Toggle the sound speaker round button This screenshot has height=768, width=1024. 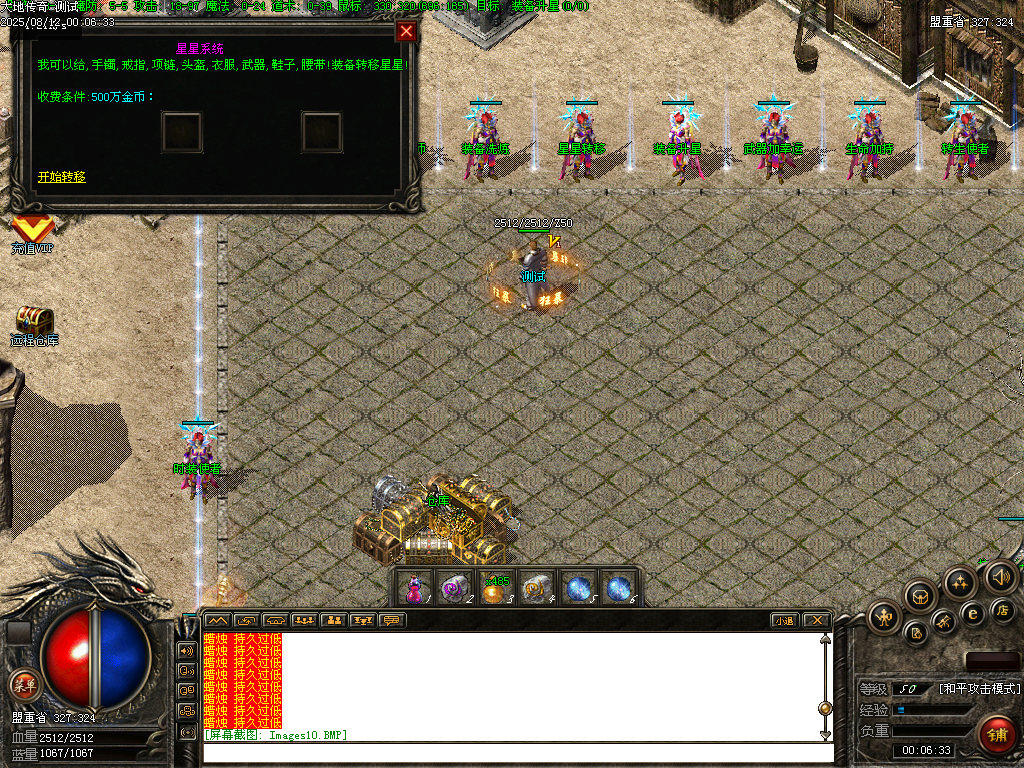pos(1000,575)
